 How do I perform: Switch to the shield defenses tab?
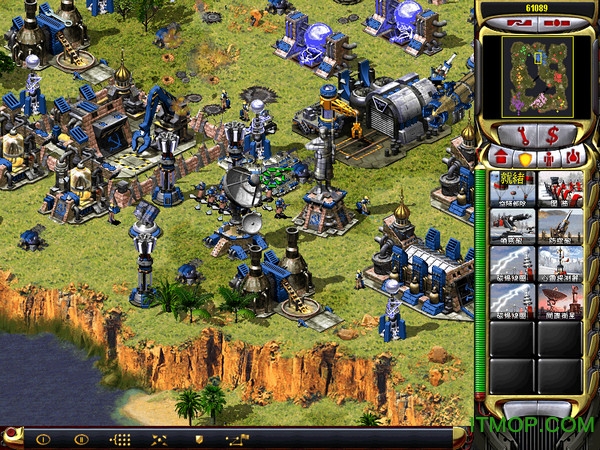tap(525, 156)
